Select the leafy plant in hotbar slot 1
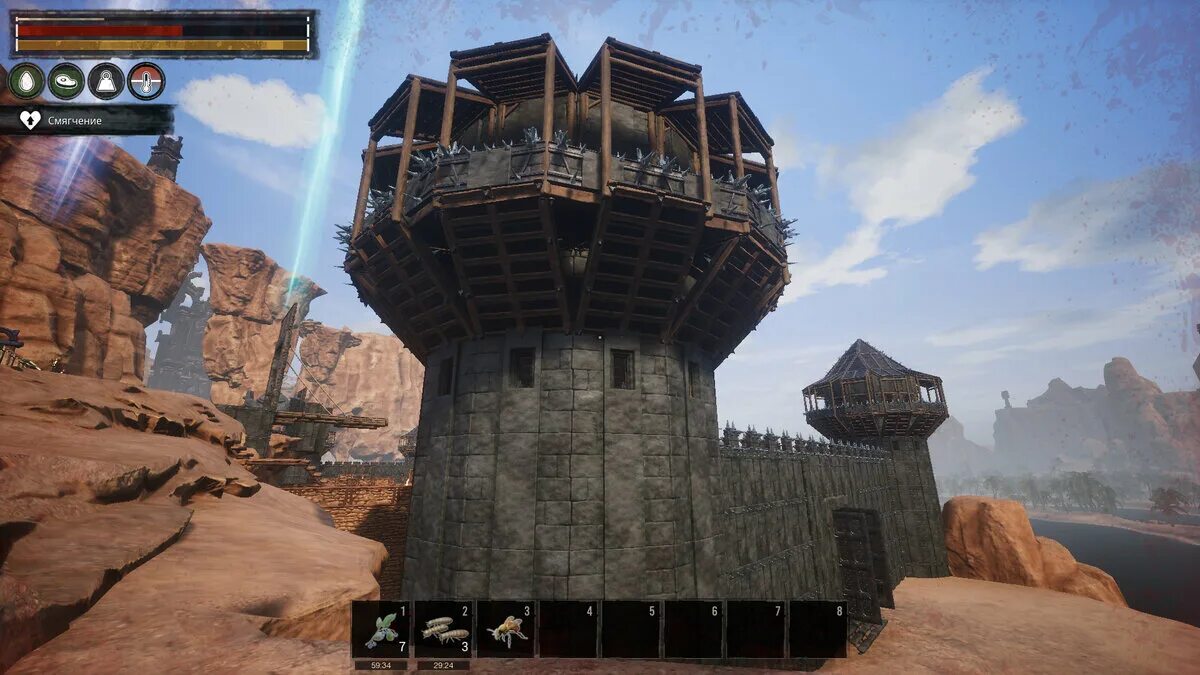This screenshot has width=1200, height=675. (x=381, y=629)
